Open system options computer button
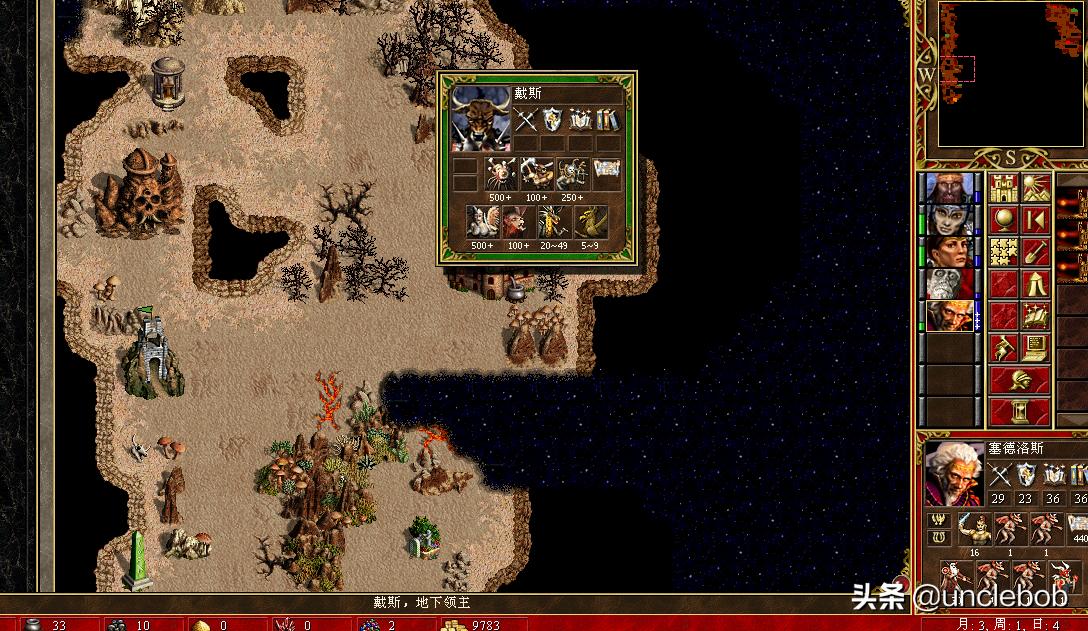Screen dimensions: 1088x631 point(1036,348)
